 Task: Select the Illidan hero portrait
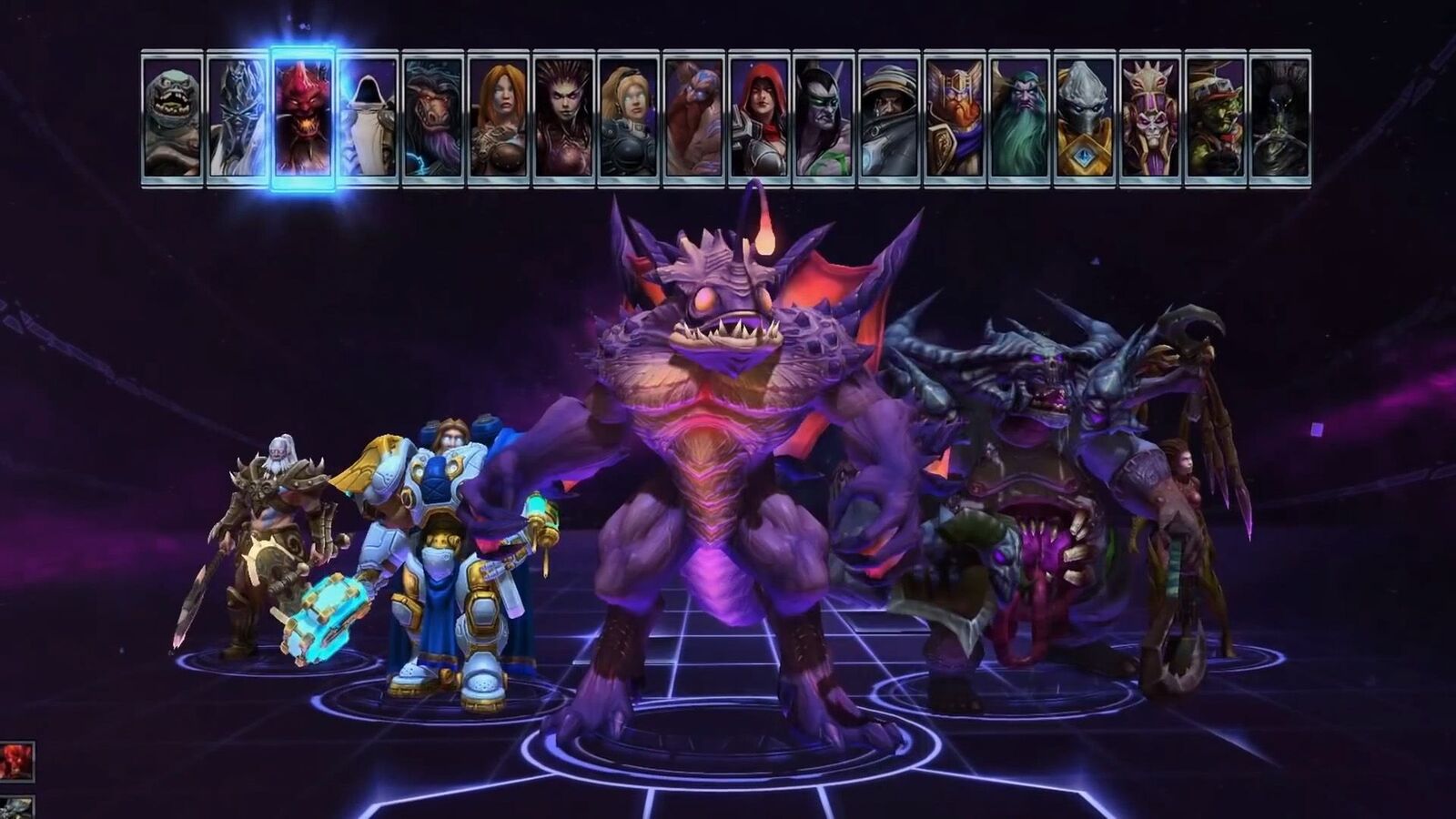coord(824,118)
